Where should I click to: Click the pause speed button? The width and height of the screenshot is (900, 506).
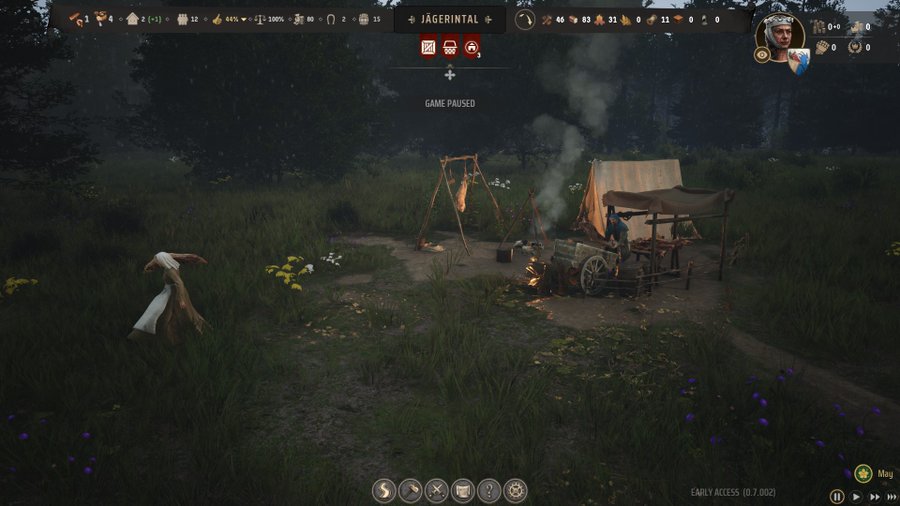click(837, 496)
